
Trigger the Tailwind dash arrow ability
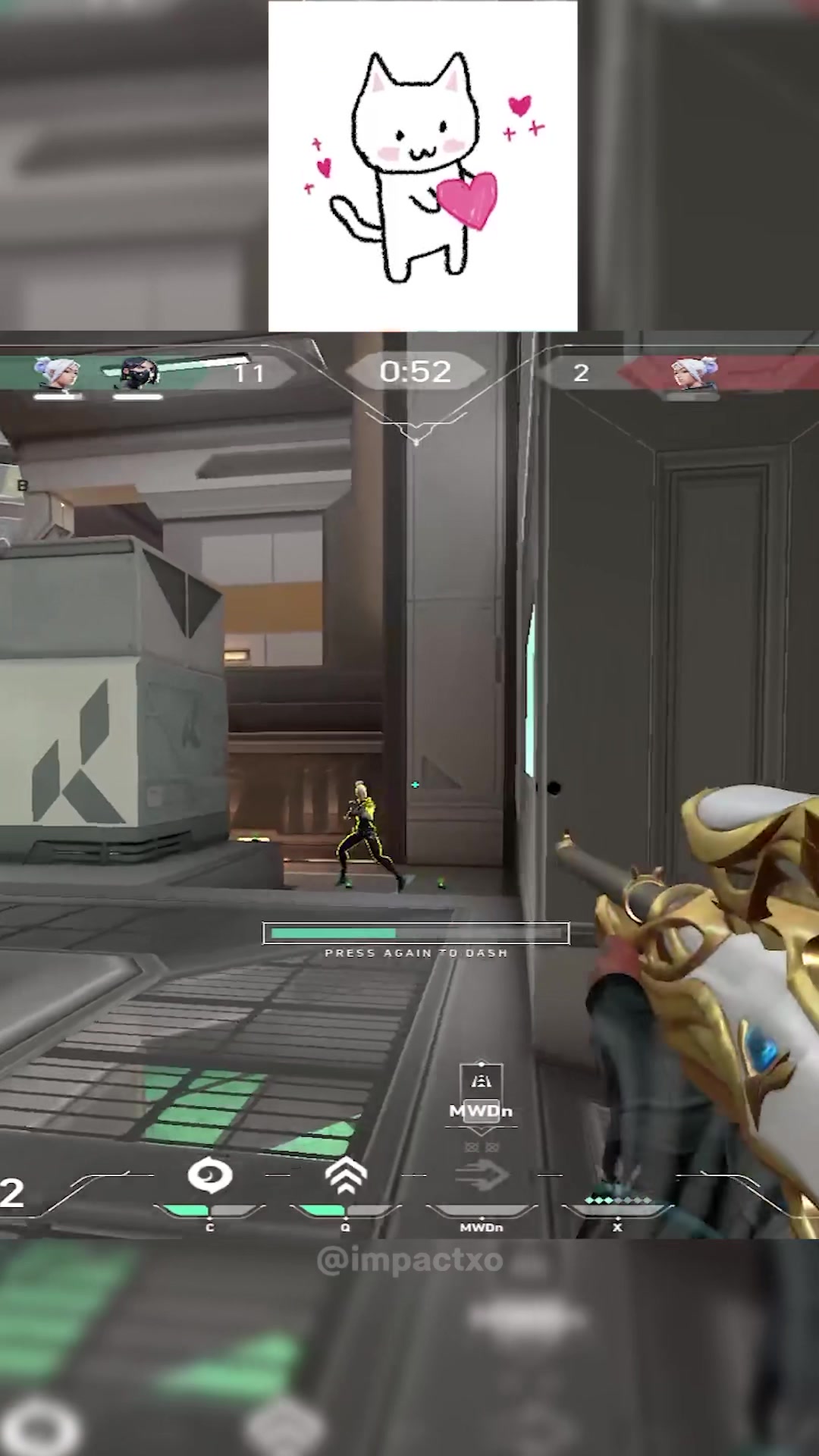pos(482,1177)
